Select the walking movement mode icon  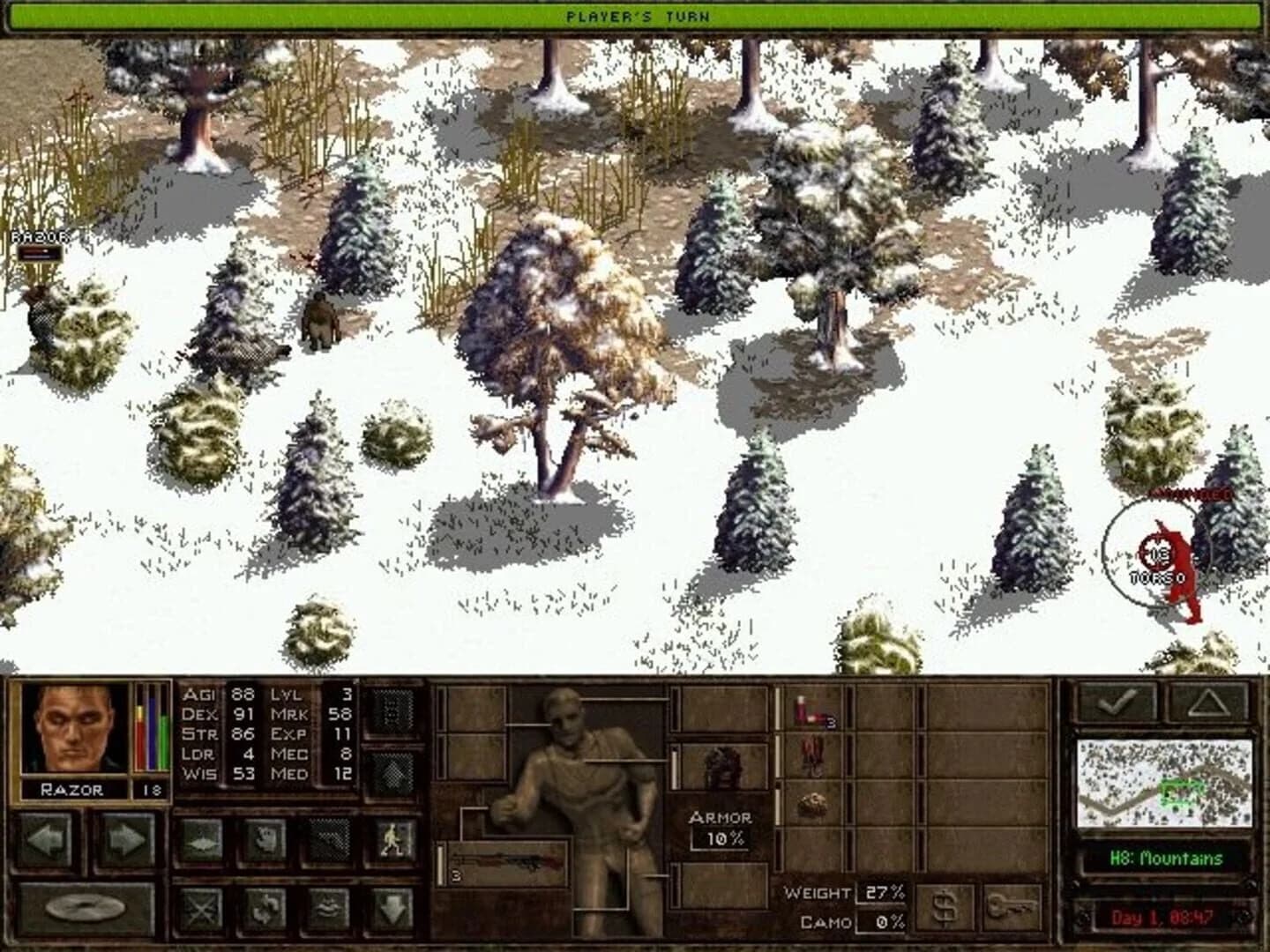(x=392, y=841)
